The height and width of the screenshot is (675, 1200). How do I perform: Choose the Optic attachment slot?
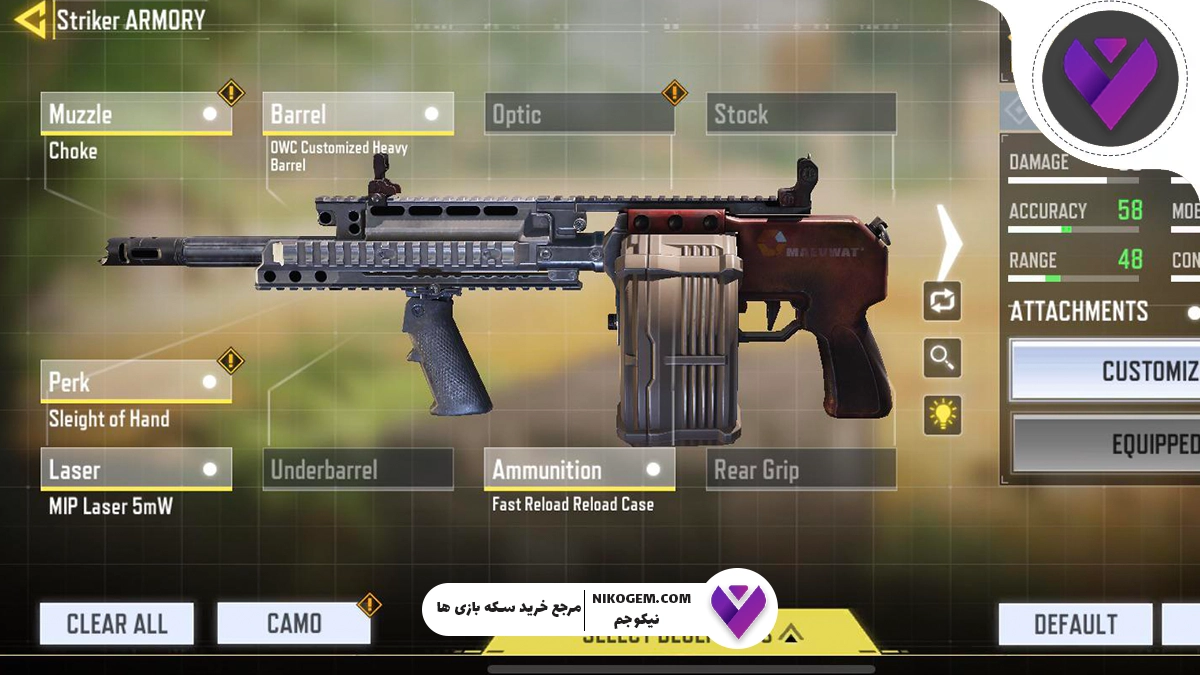579,114
